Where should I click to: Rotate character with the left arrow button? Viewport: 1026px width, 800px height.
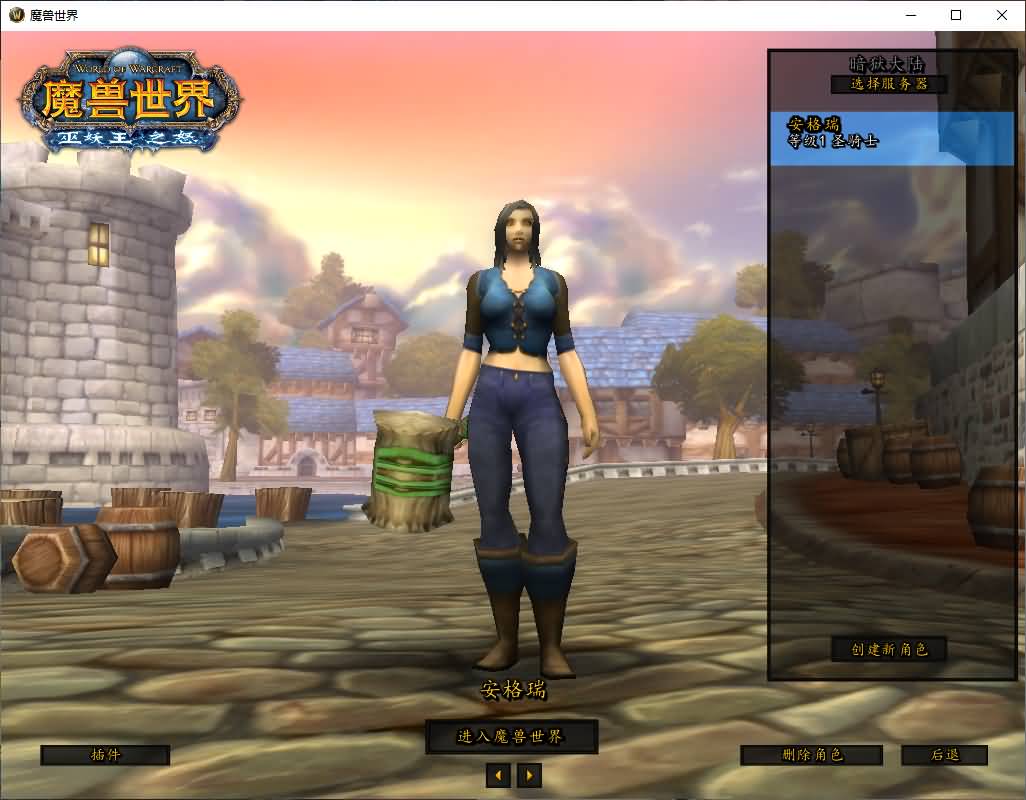pyautogui.click(x=498, y=775)
